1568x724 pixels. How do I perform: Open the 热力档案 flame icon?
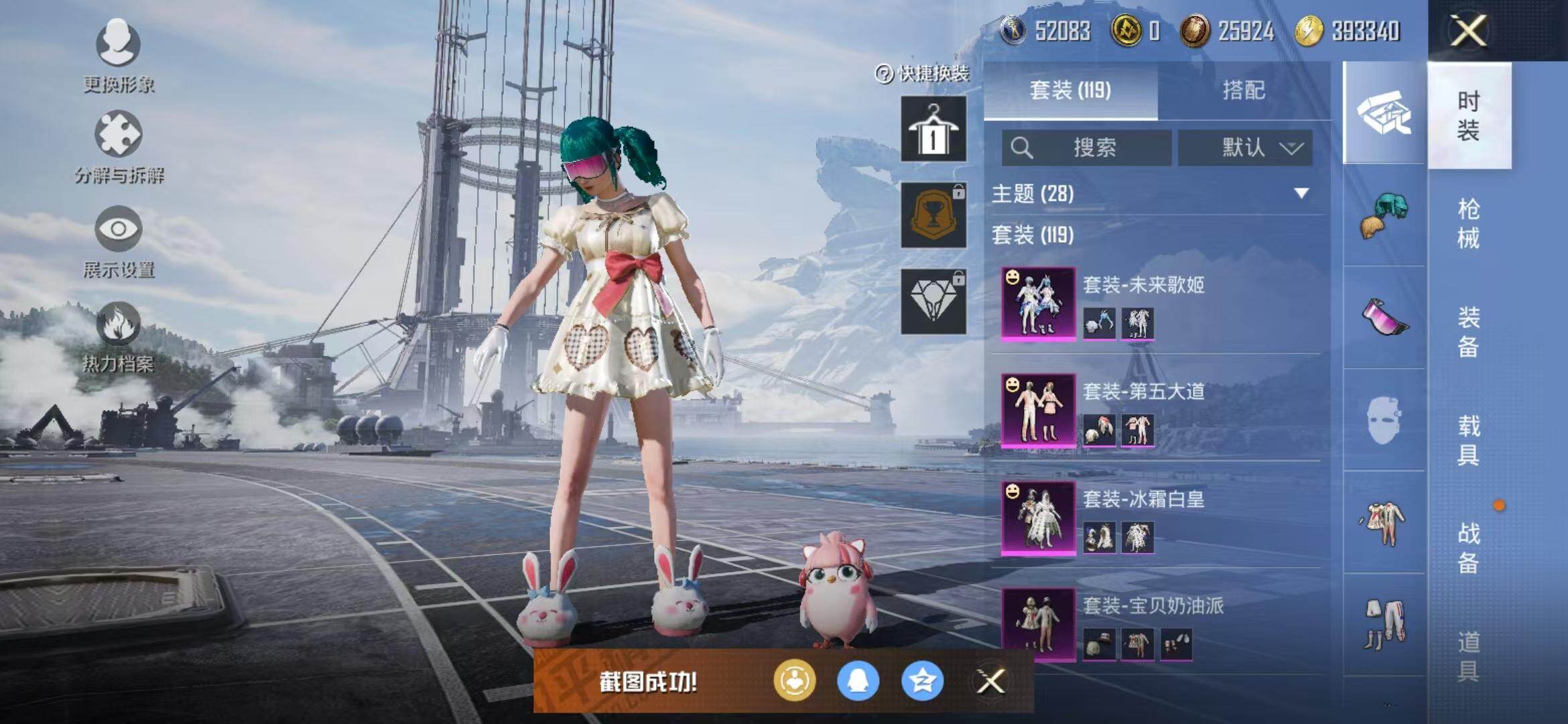point(118,336)
